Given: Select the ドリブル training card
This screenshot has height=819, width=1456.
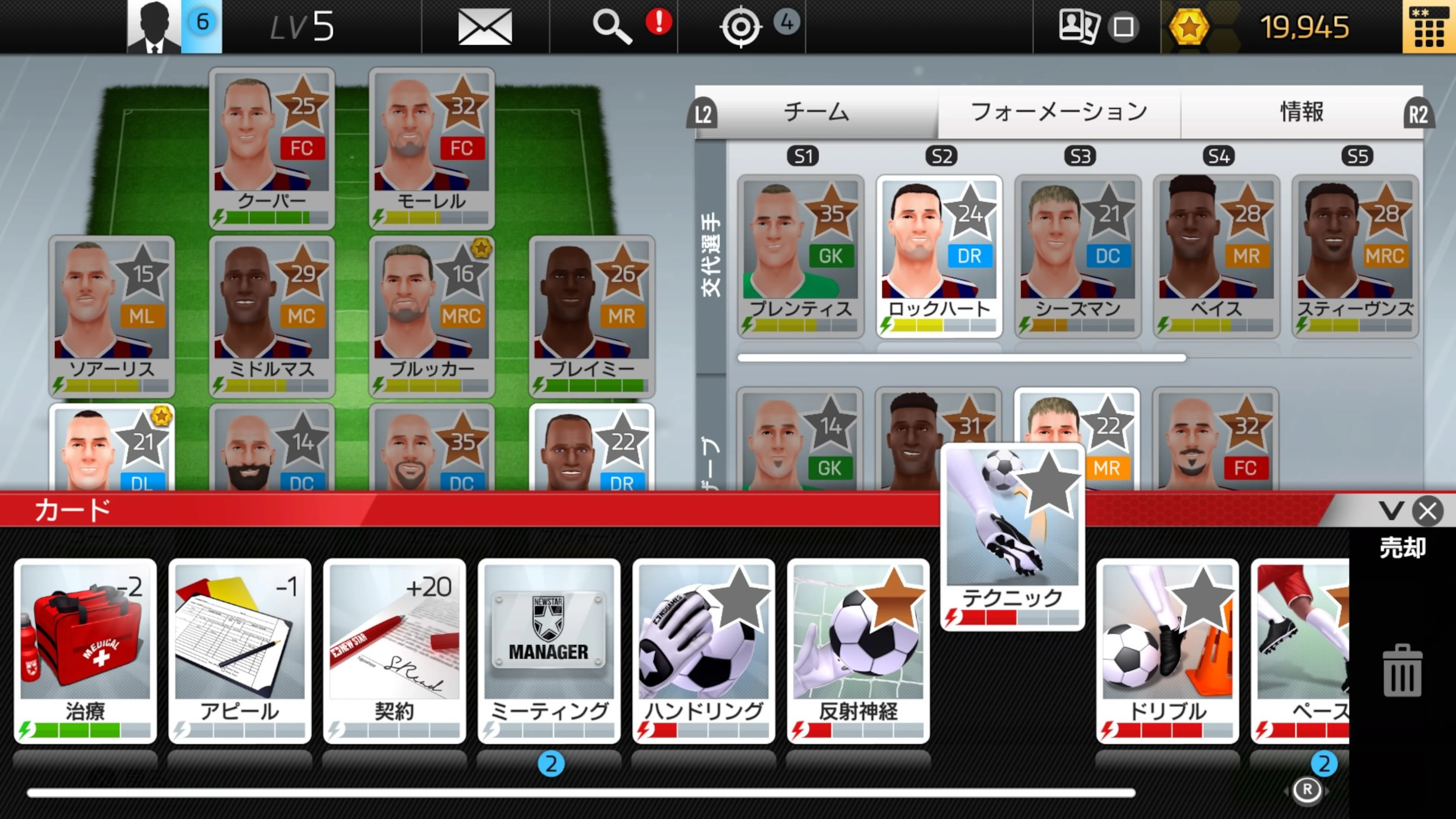Looking at the screenshot, I should 1167,650.
